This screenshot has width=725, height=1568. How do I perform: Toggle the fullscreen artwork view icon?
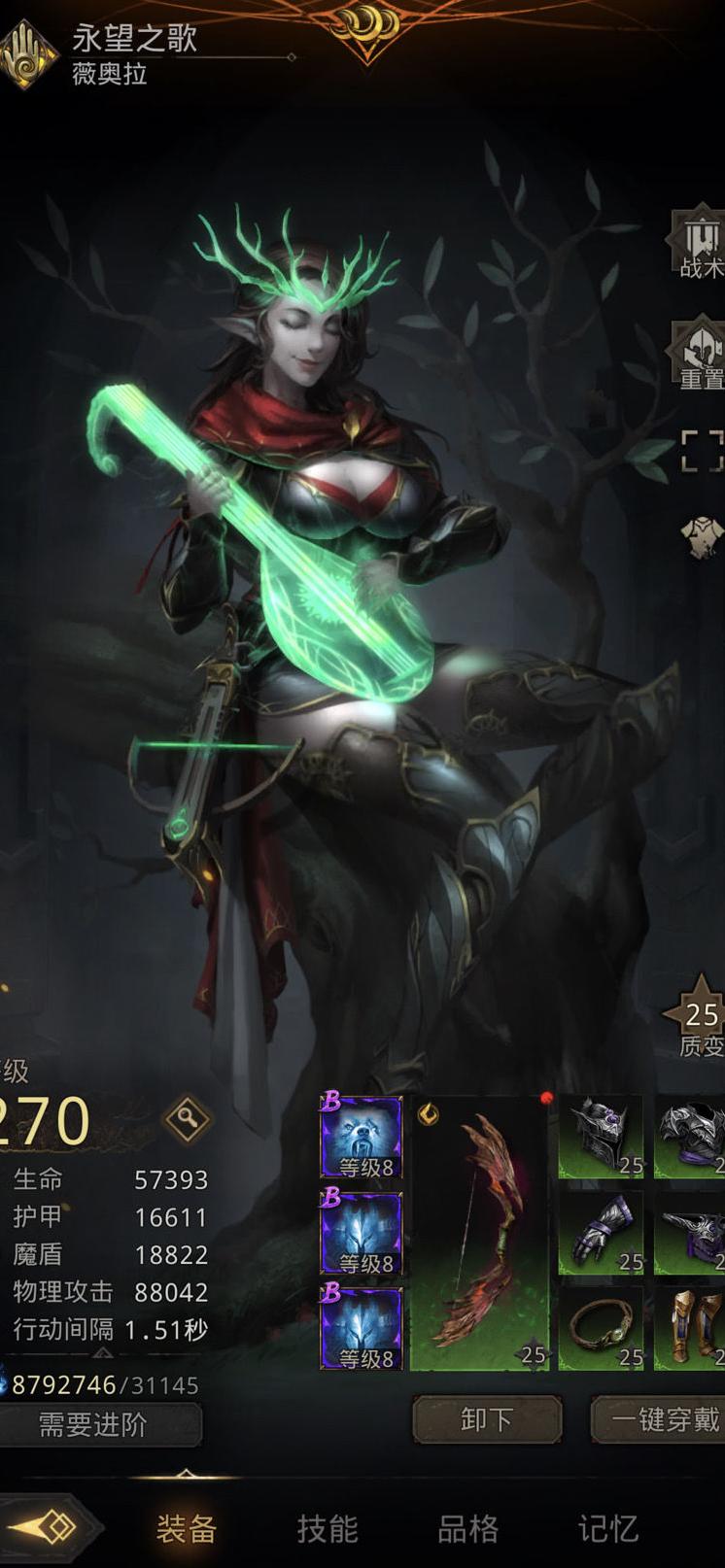[702, 450]
